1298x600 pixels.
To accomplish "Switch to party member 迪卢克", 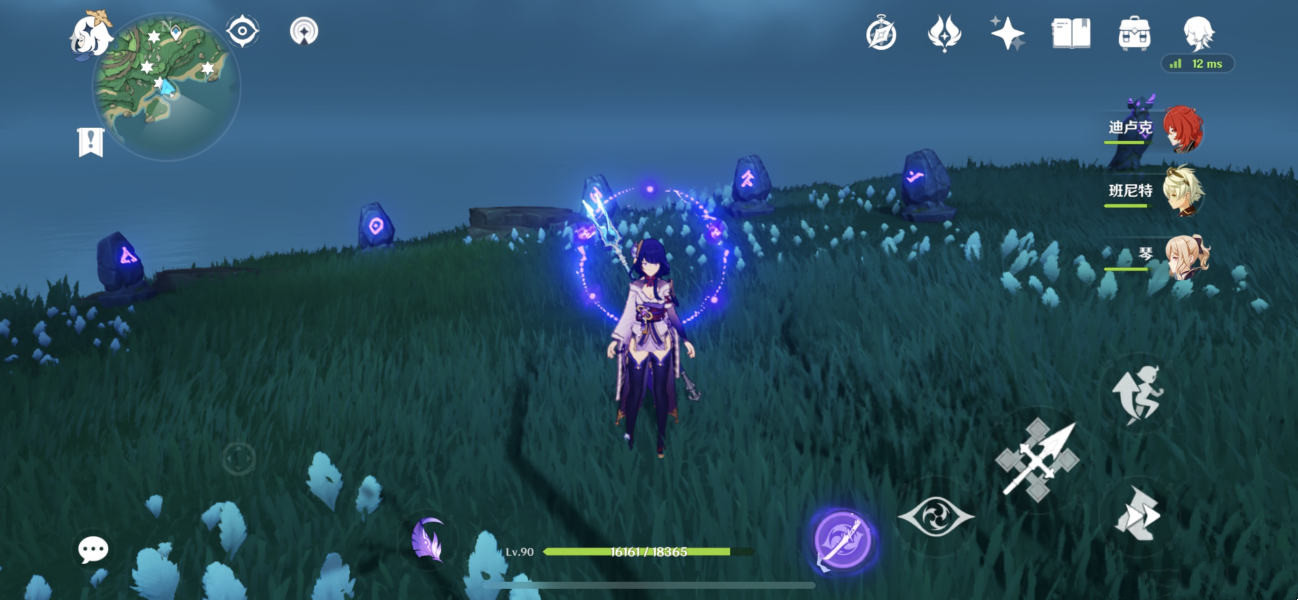I will click(x=1181, y=129).
